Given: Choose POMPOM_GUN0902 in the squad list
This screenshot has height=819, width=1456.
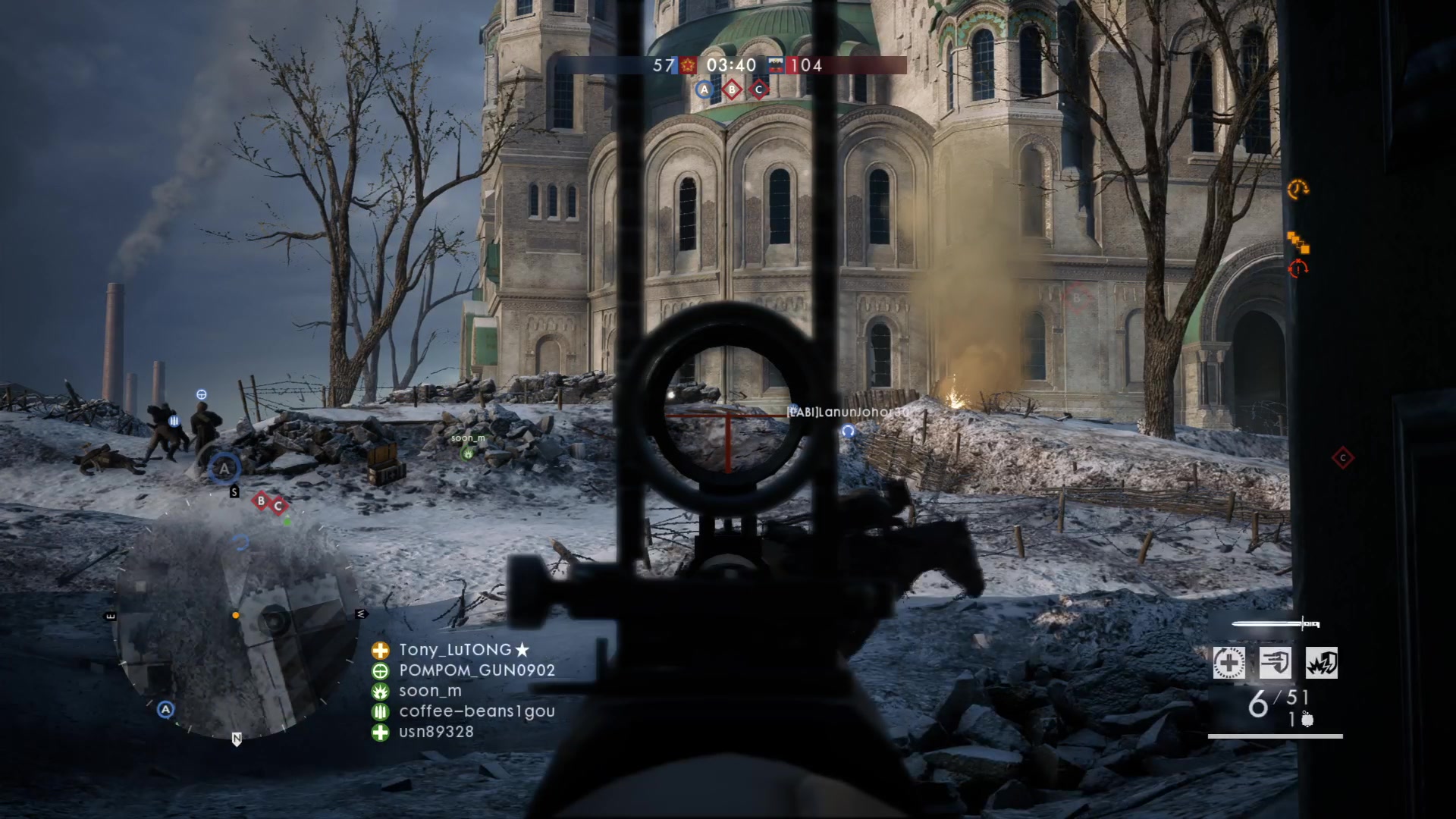Looking at the screenshot, I should [x=476, y=670].
